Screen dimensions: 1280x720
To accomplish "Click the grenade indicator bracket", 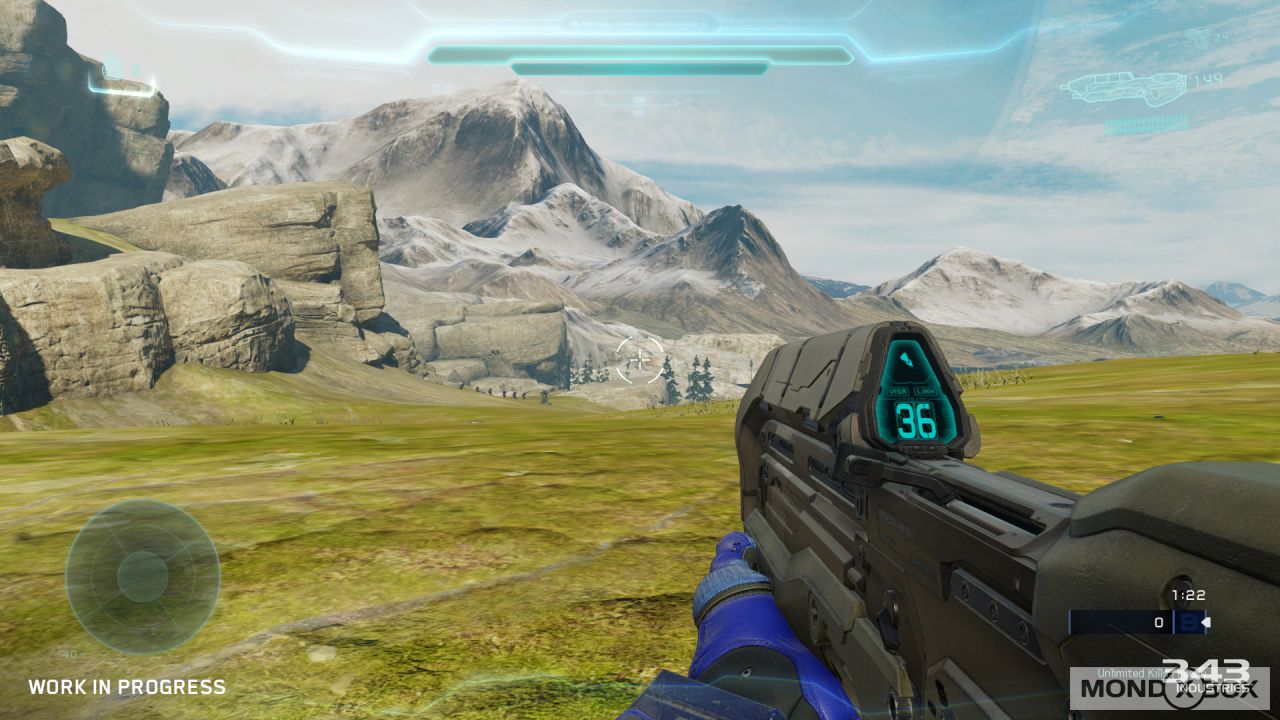I will (122, 80).
